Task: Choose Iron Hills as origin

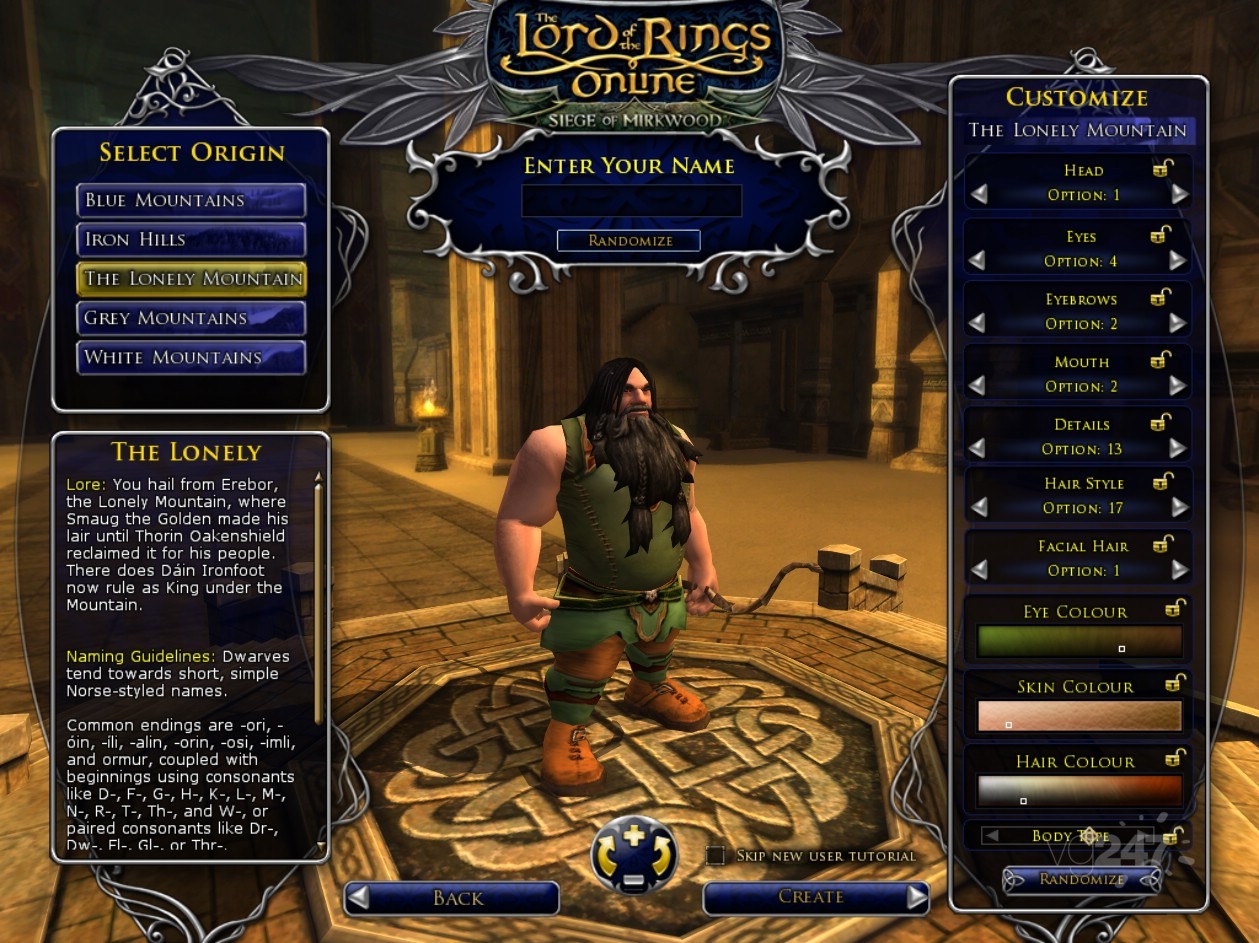Action: point(191,240)
